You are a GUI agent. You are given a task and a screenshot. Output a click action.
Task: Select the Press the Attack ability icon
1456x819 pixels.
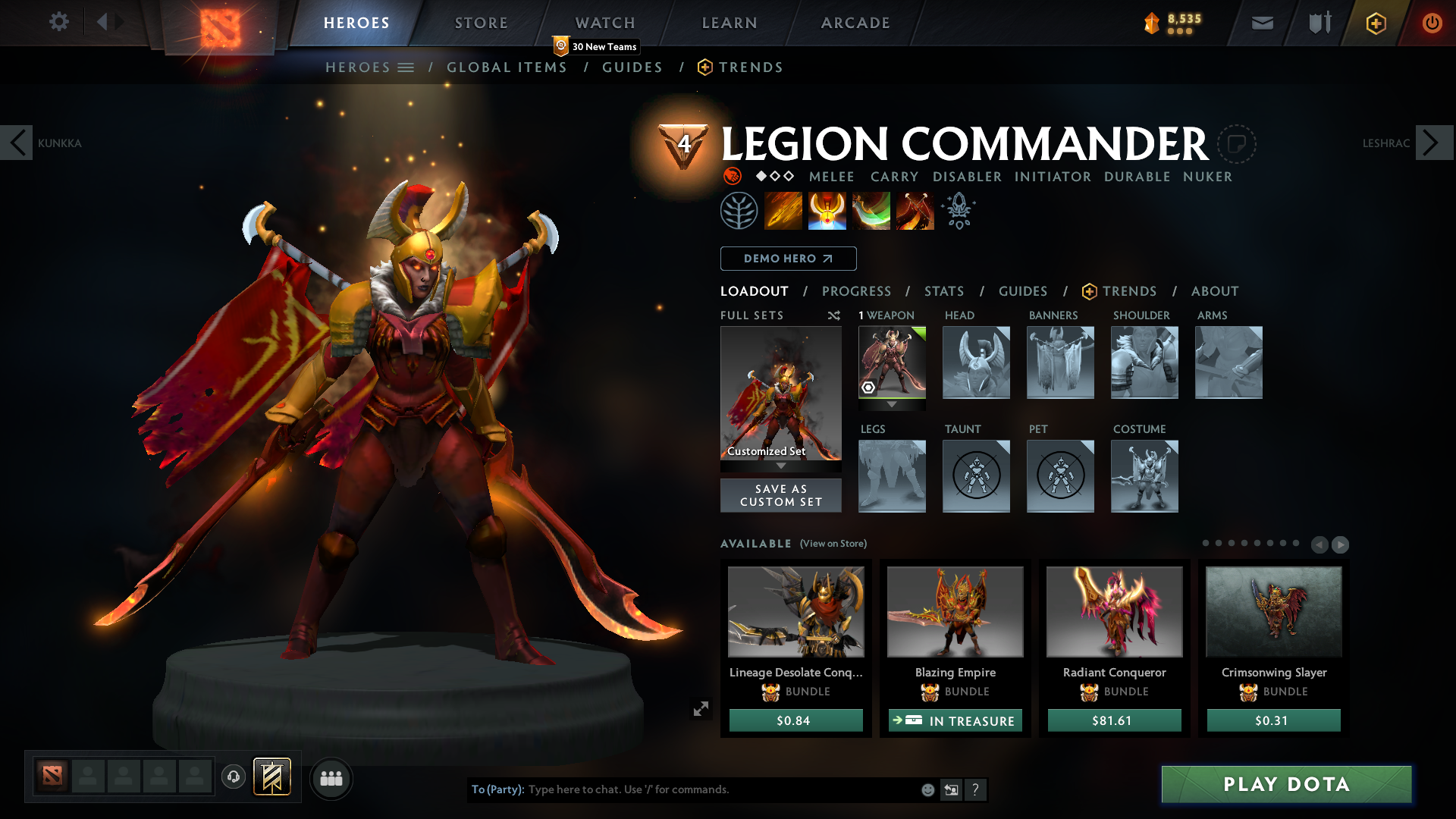[x=827, y=210]
